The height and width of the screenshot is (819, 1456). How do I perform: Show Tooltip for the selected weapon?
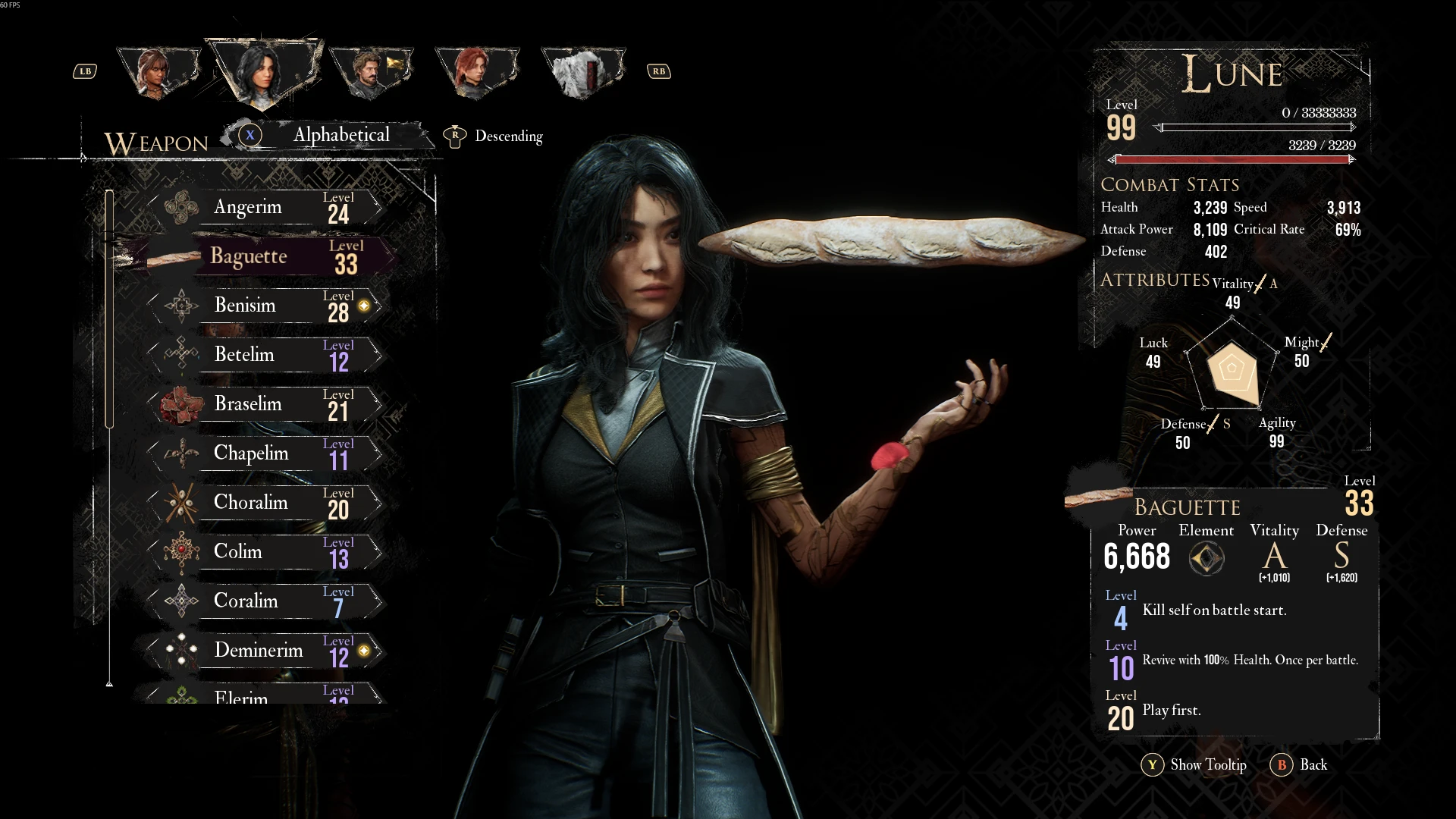[x=1194, y=764]
